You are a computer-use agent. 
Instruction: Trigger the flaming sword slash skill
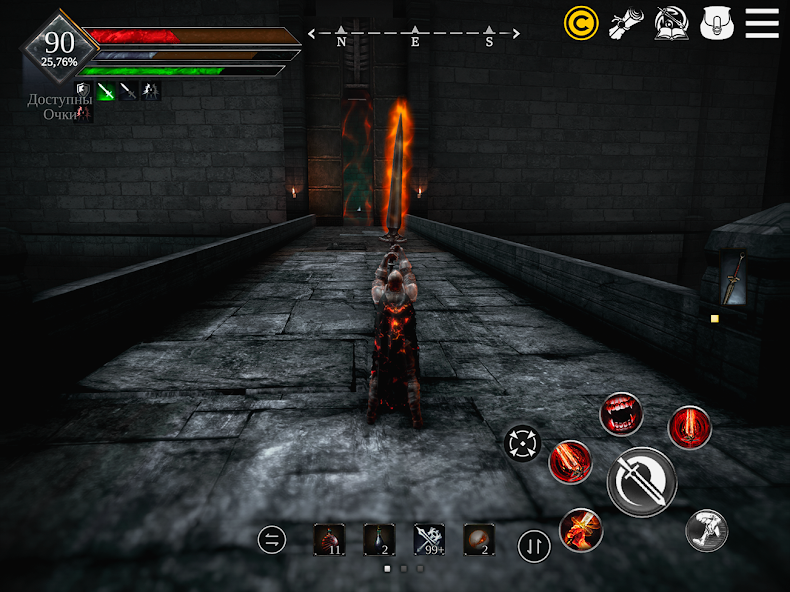[x=570, y=462]
